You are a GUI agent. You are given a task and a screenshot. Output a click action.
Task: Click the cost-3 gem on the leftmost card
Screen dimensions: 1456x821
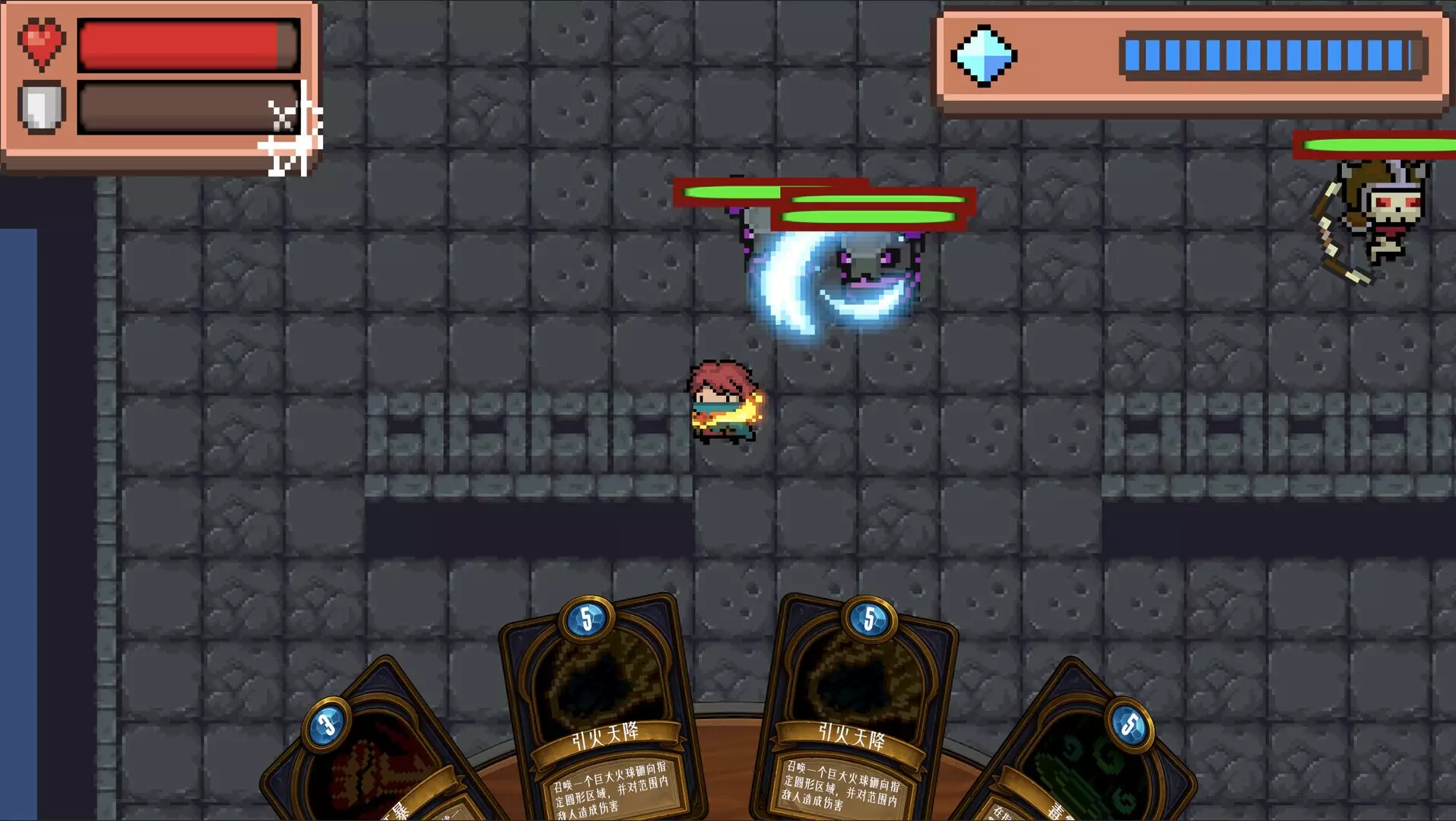pos(328,724)
